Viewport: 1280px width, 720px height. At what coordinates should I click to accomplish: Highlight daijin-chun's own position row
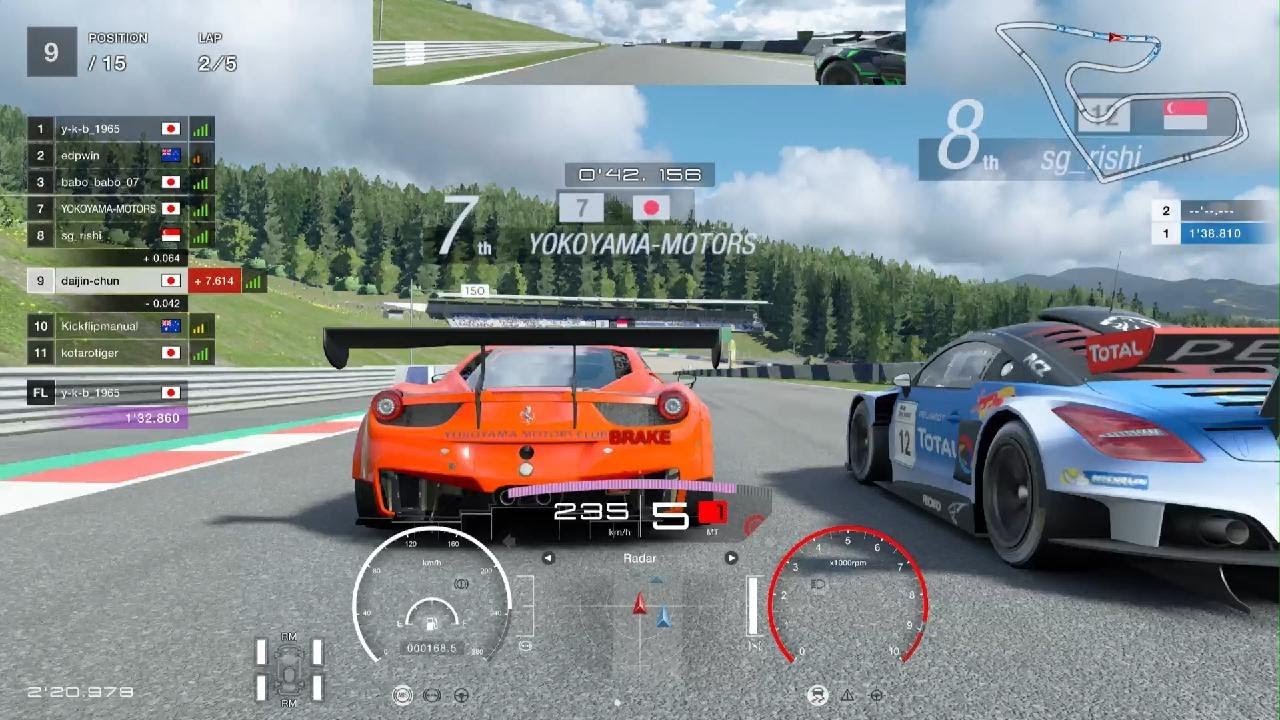click(x=105, y=281)
